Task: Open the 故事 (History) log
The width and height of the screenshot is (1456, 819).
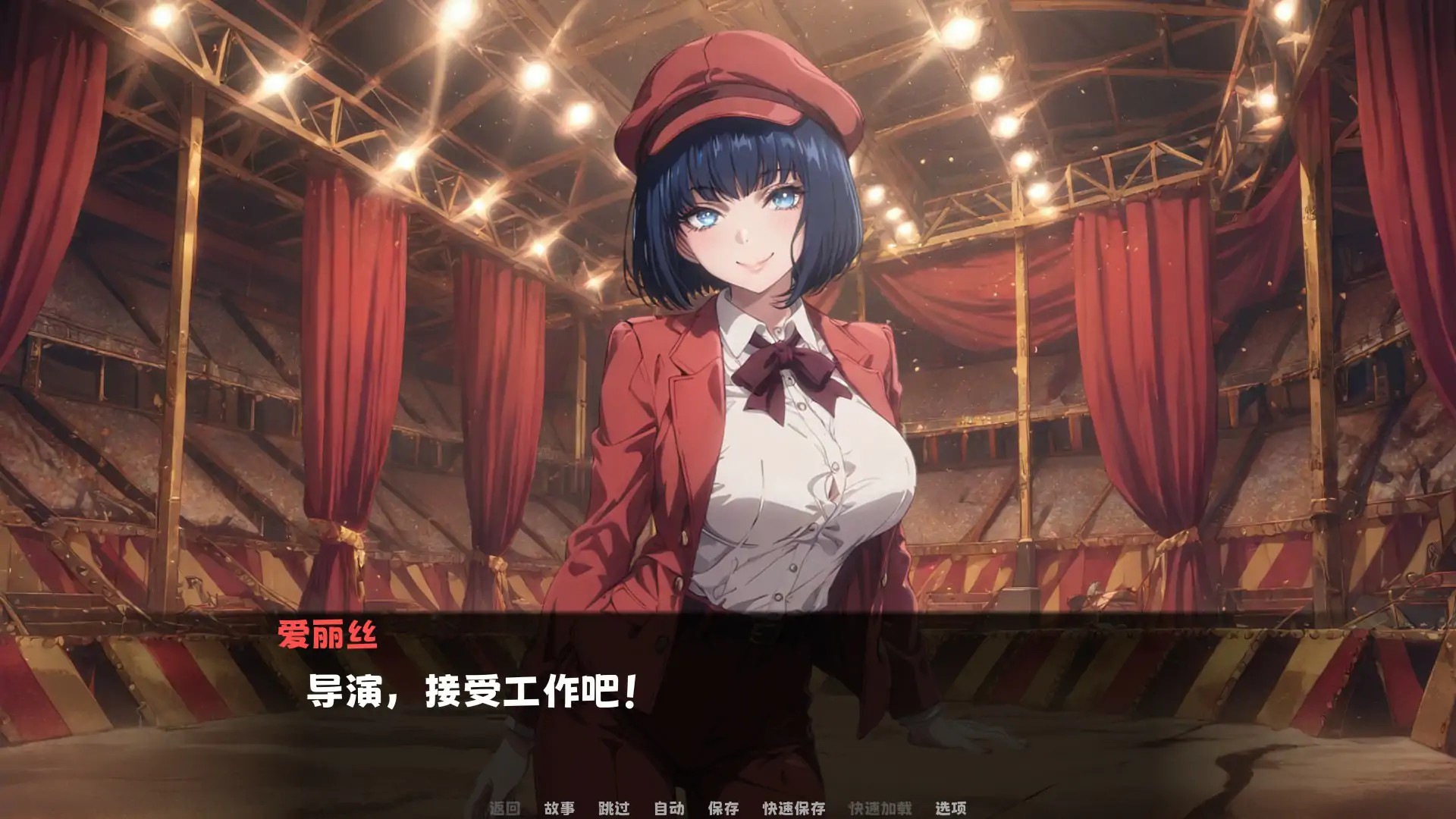Action: click(559, 808)
